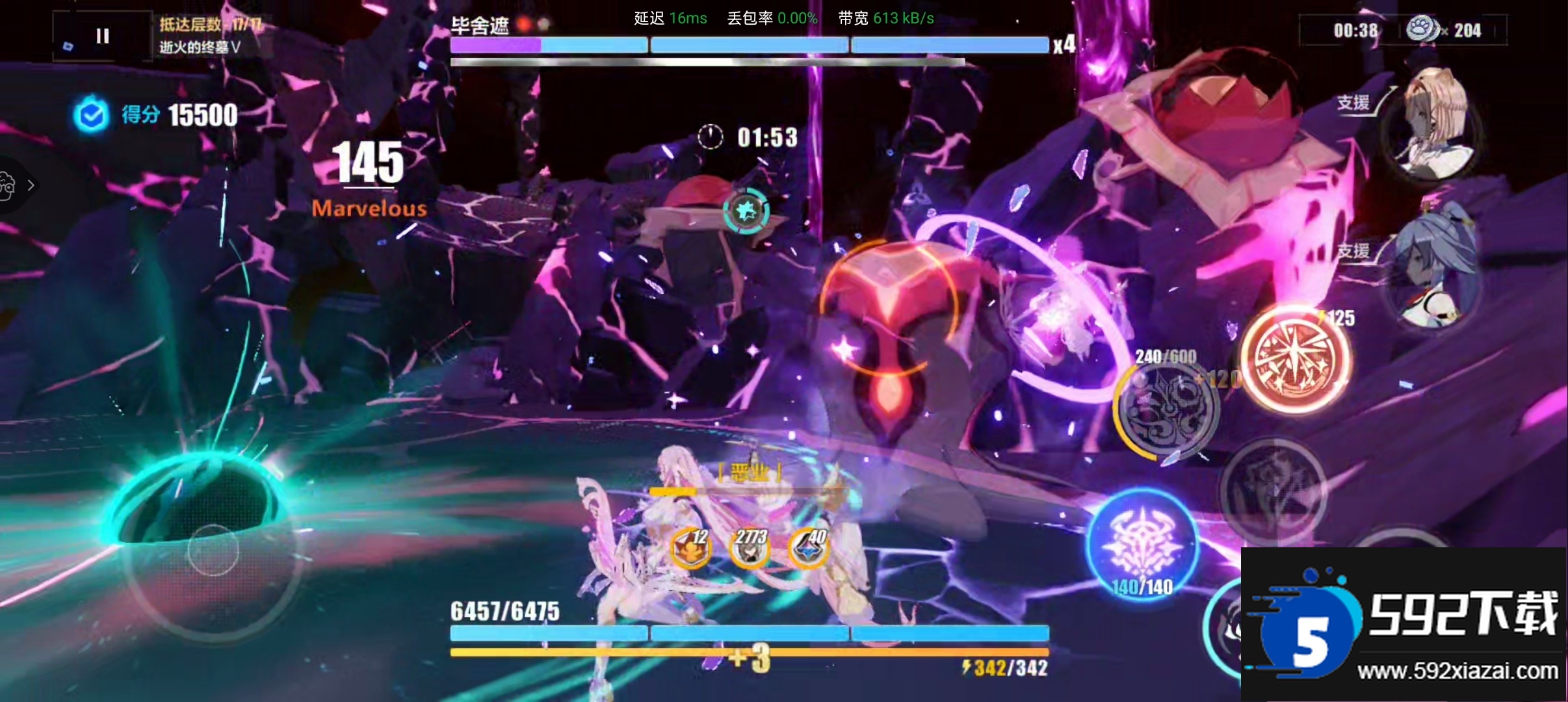1568x702 pixels.
Task: Expand the side panel arrow on left edge
Action: coord(30,185)
